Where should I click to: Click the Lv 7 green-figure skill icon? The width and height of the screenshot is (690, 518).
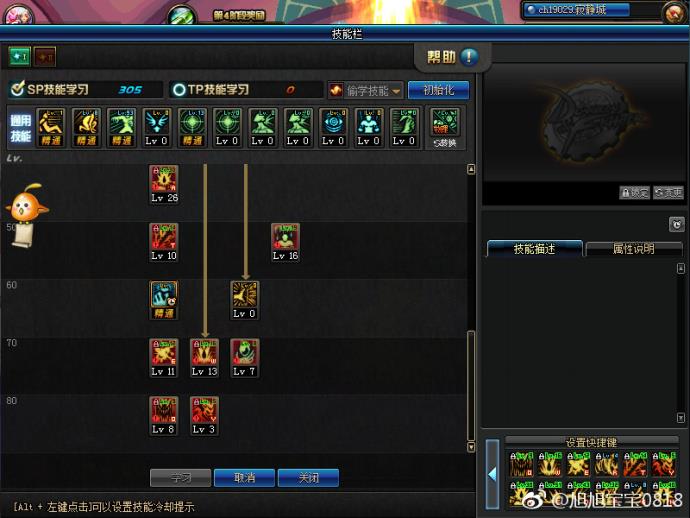(245, 353)
